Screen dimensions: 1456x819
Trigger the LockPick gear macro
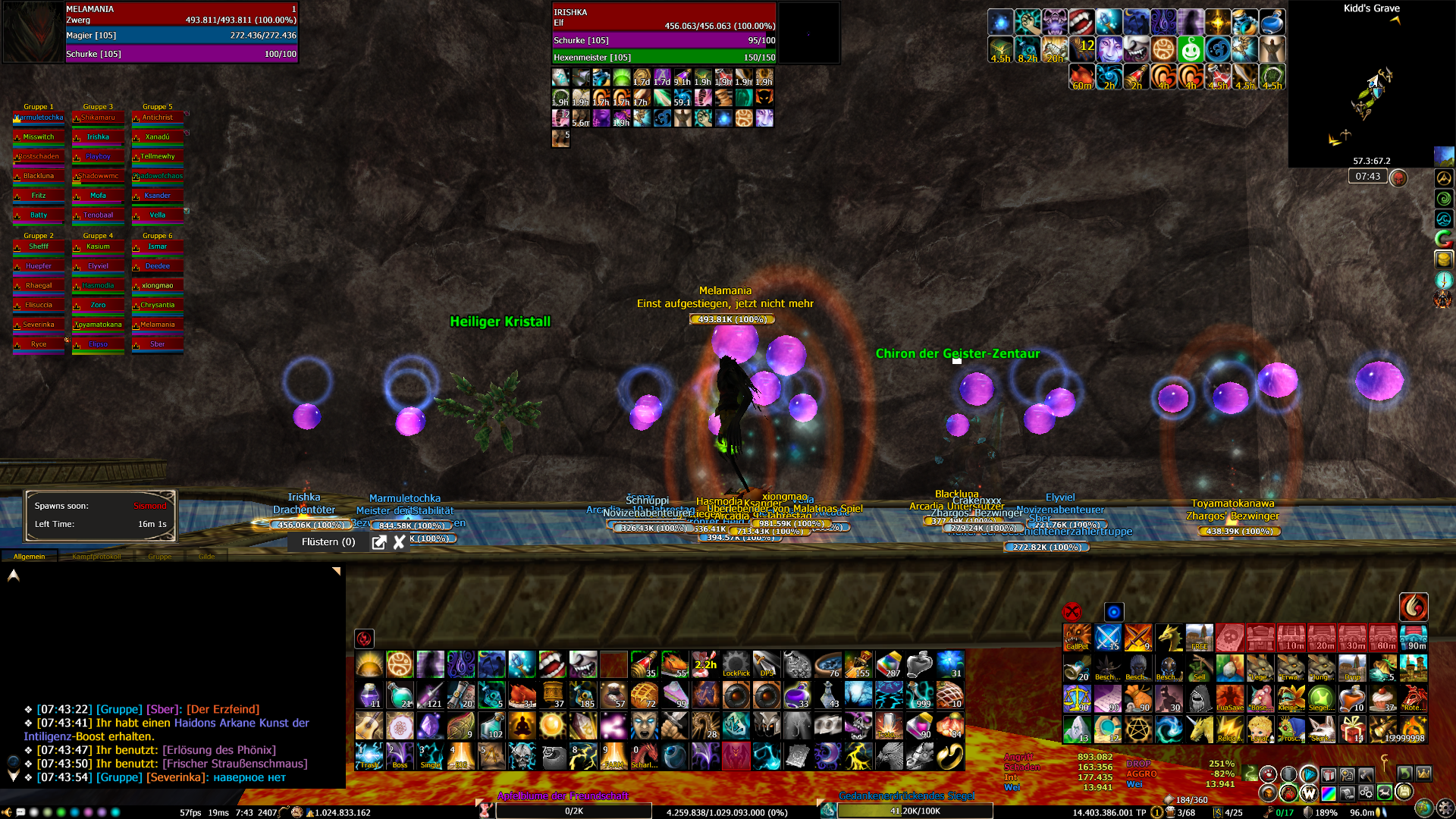(x=736, y=664)
